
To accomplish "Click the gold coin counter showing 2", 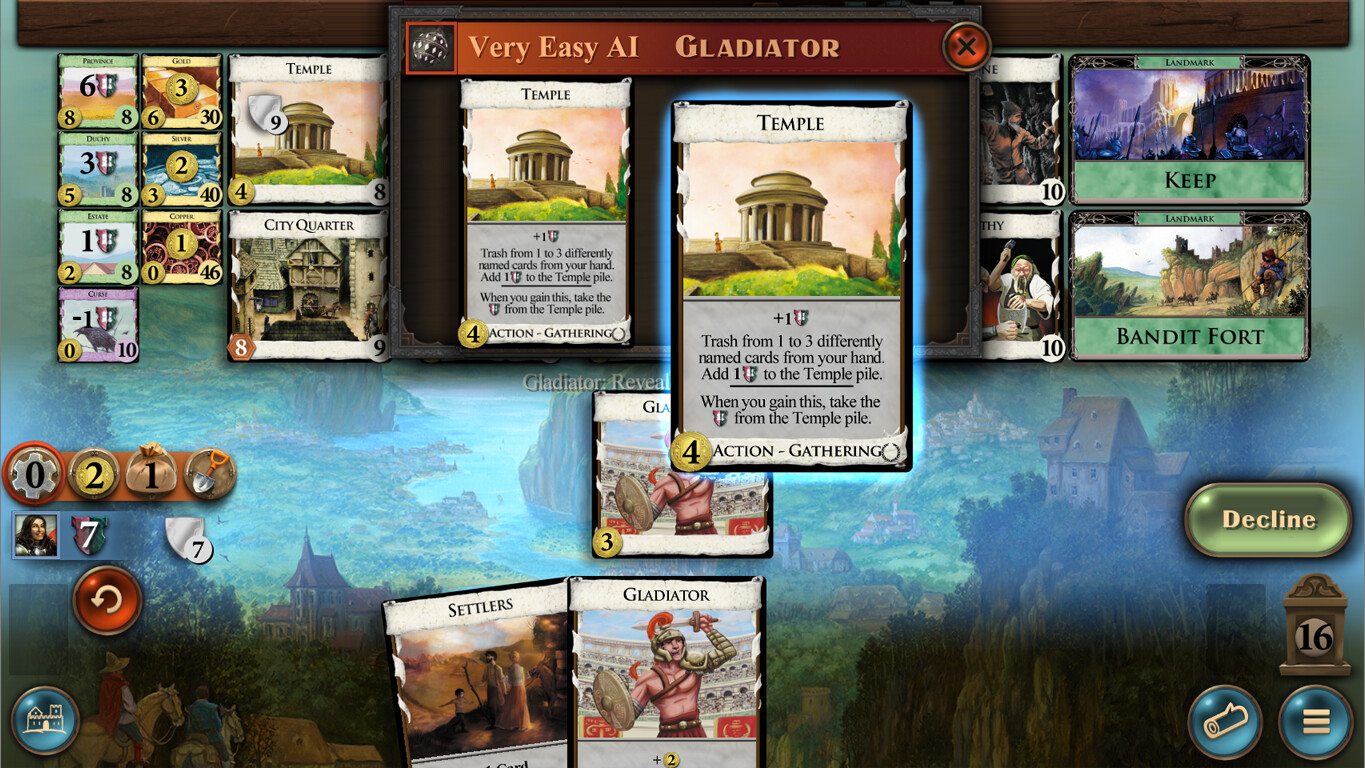I will (x=91, y=473).
